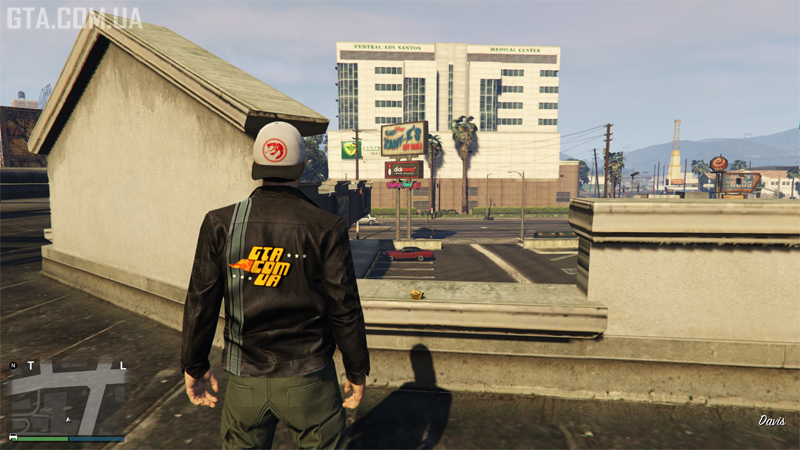The height and width of the screenshot is (450, 800).
Task: Select the T blip on the minimap
Action: point(29,366)
